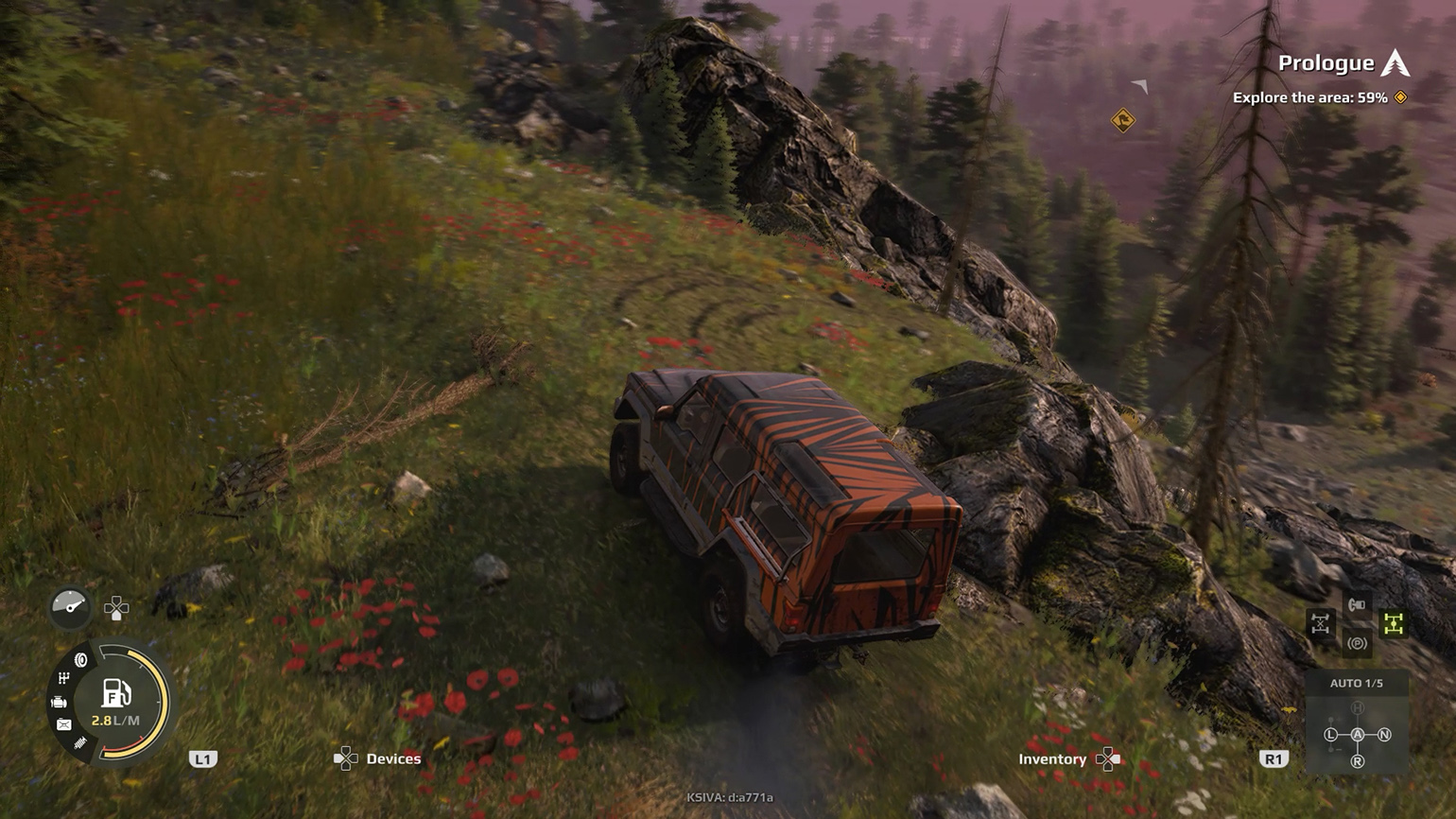
Task: Shift the gearbox to Reverse (R)
Action: click(1358, 760)
